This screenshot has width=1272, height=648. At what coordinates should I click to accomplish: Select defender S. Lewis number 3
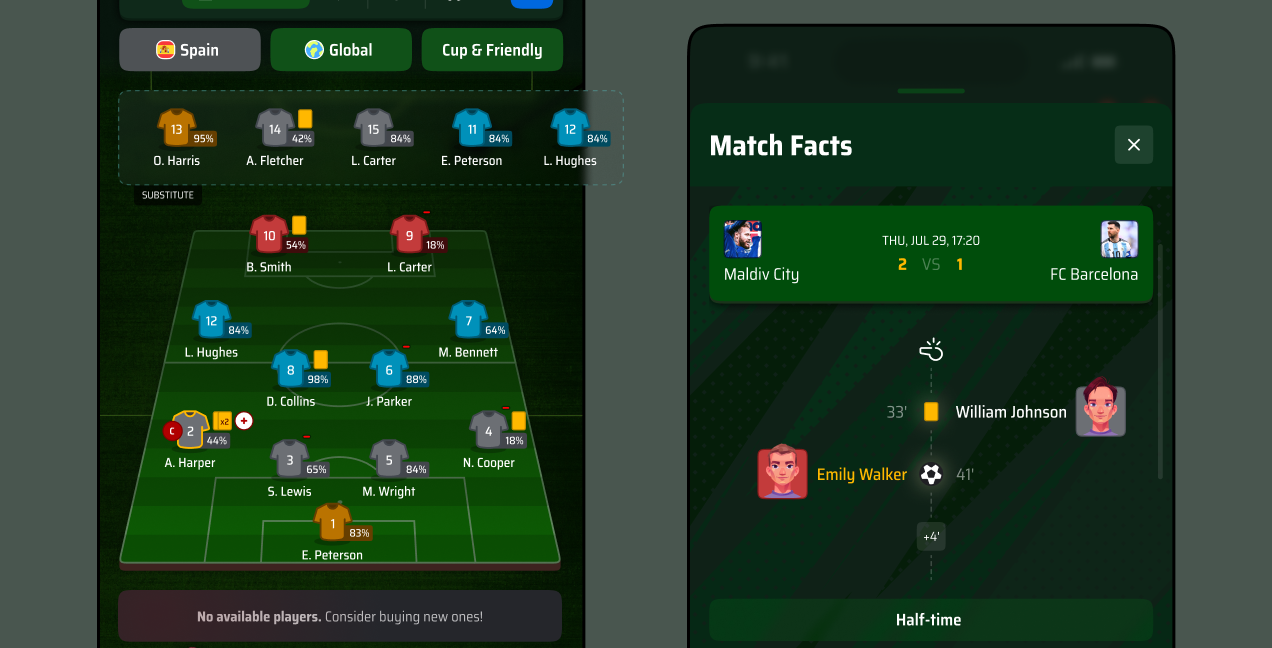(x=290, y=460)
